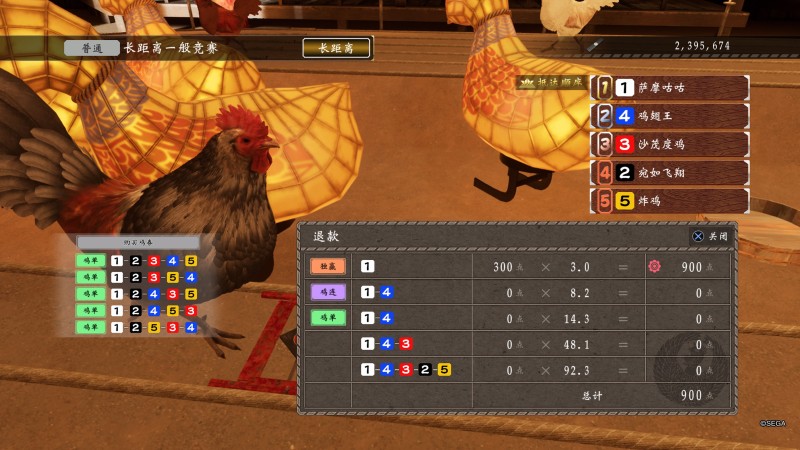Select the 独赢 payout row
The width and height of the screenshot is (800, 450).
519,267
